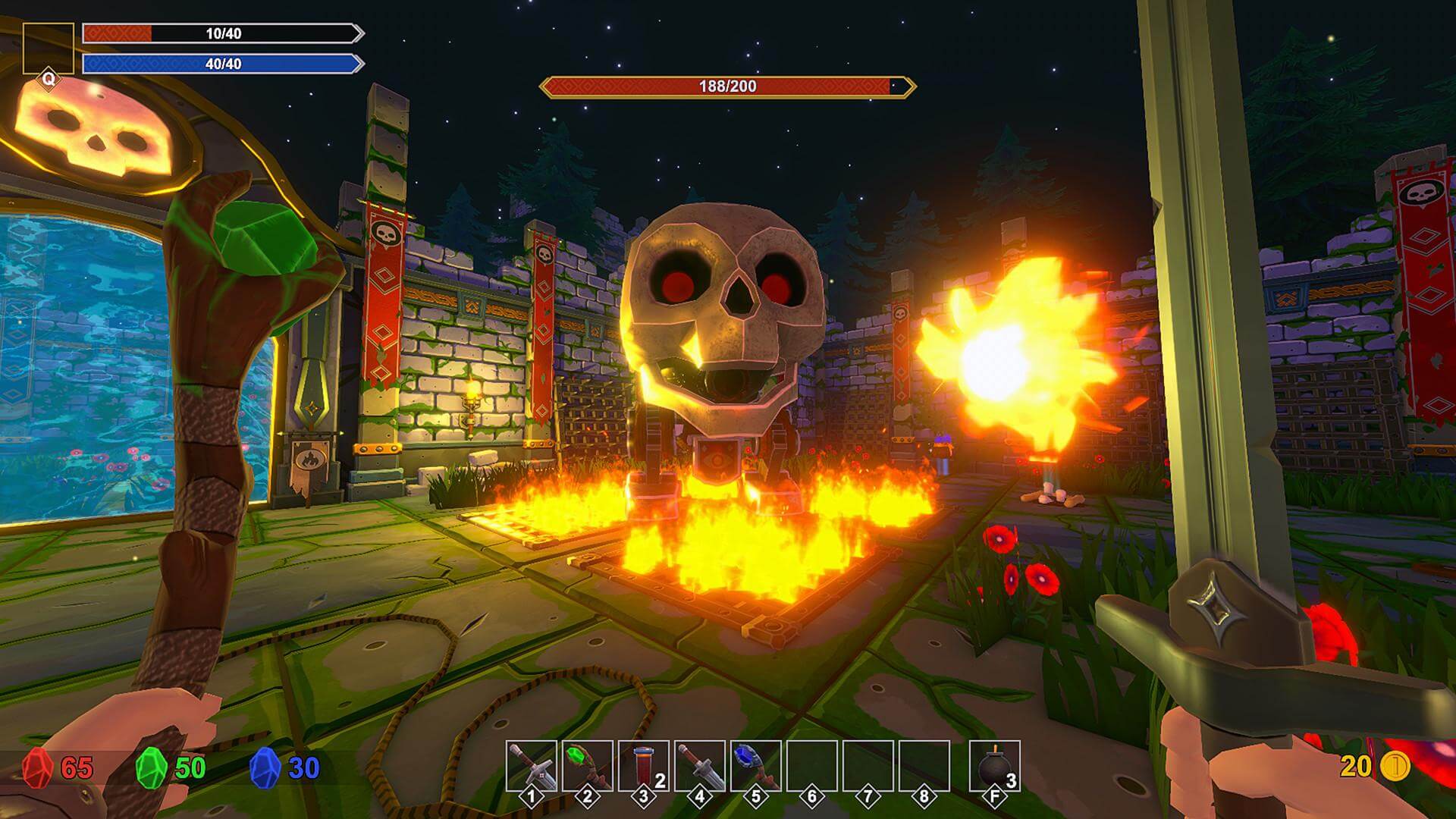Image resolution: width=1456 pixels, height=819 pixels.
Task: Select the sword in hotbar slot 1
Action: click(531, 766)
